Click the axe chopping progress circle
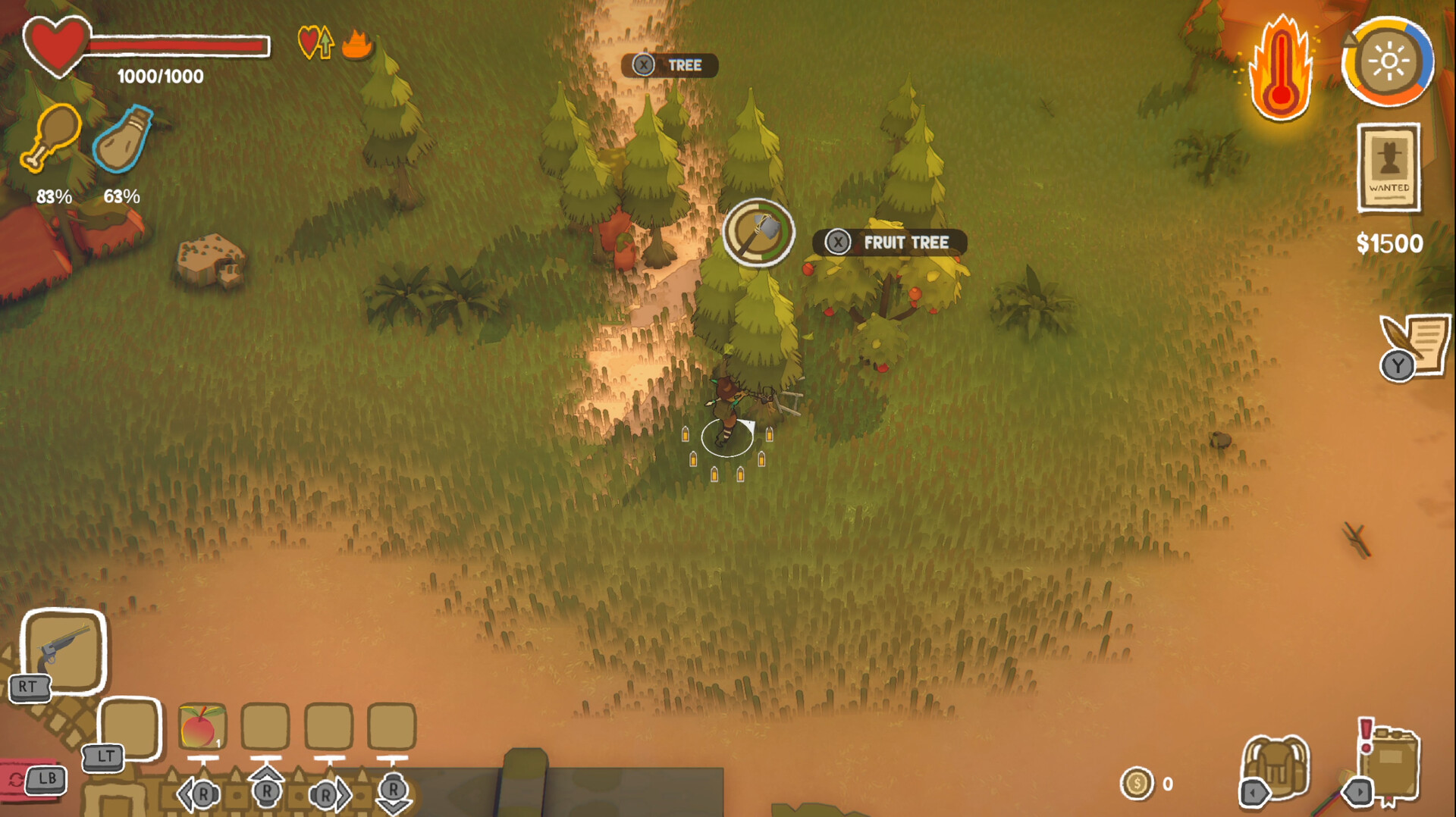The width and height of the screenshot is (1456, 817). click(759, 233)
